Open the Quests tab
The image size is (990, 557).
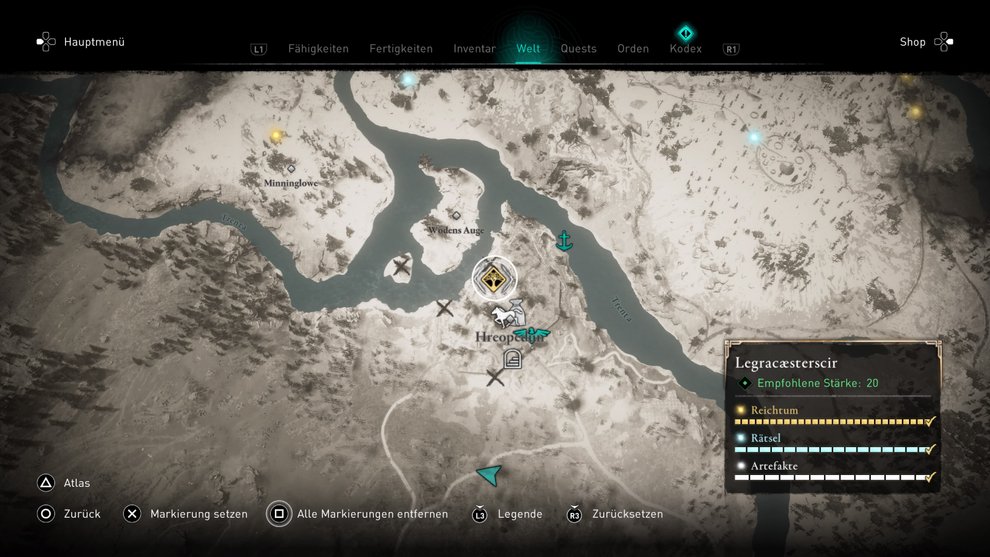coord(578,48)
